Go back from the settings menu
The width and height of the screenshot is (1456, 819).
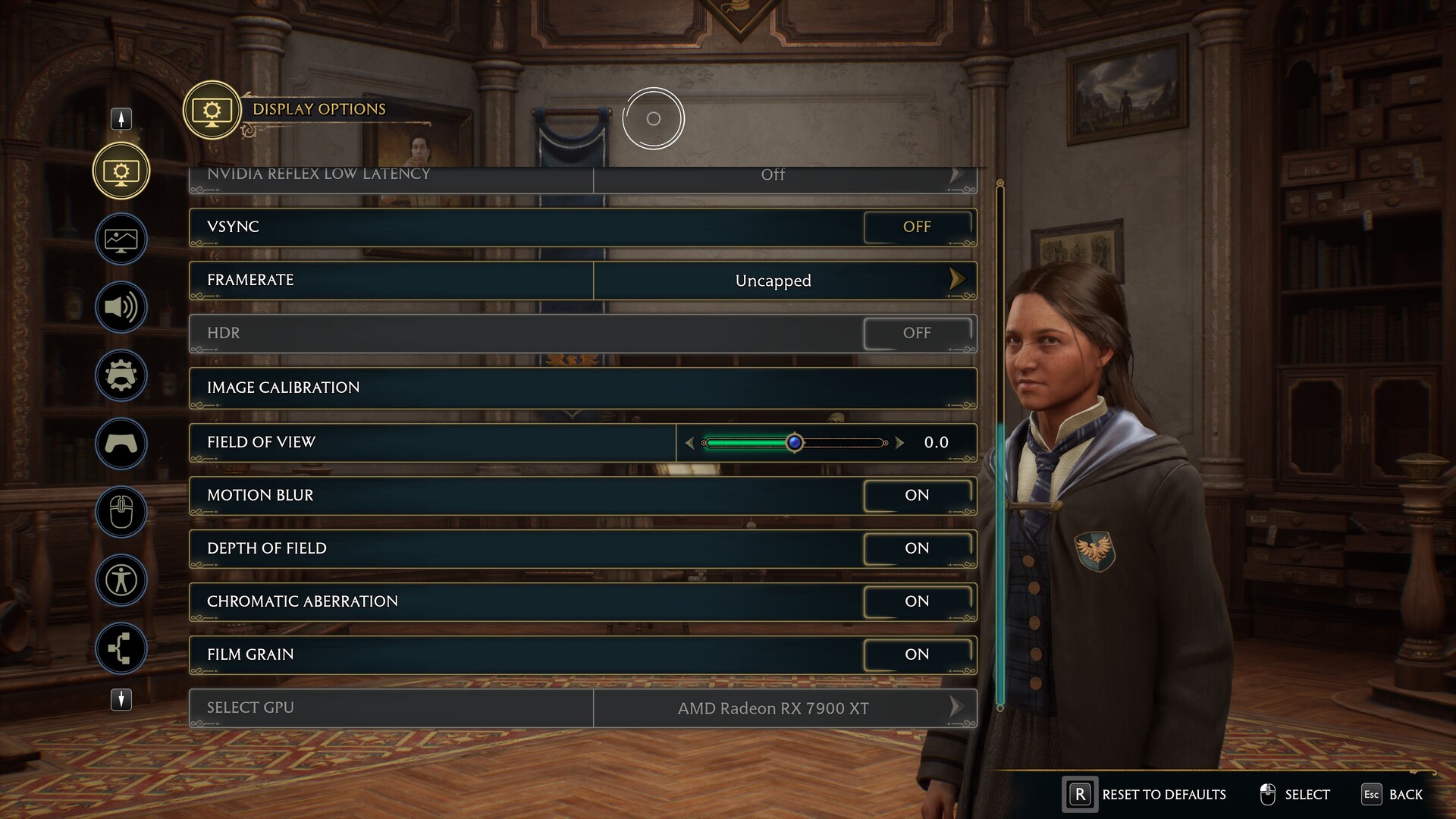pyautogui.click(x=1392, y=795)
